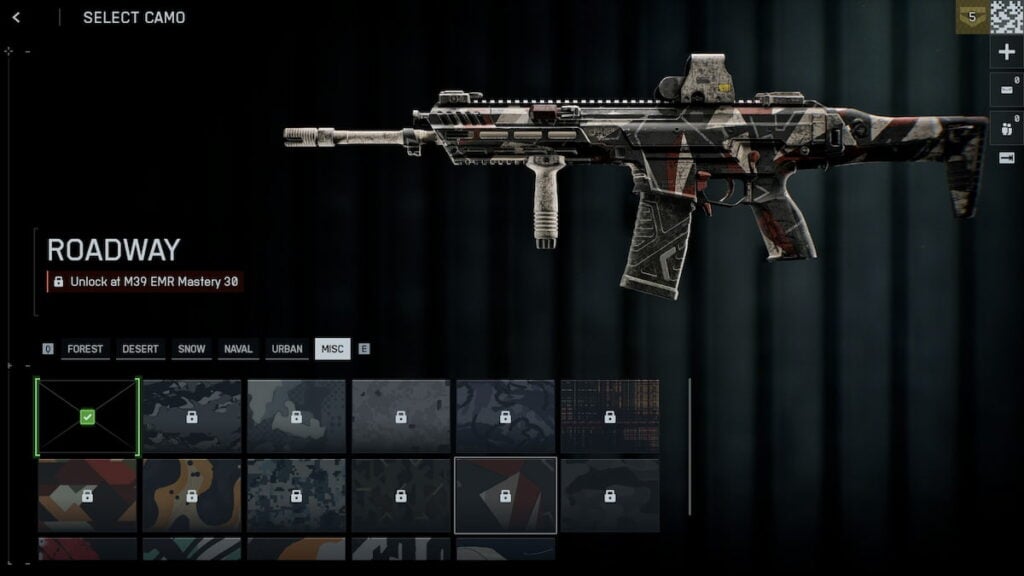Image resolution: width=1024 pixels, height=576 pixels.
Task: Open the player profile avatar
Action: [x=1006, y=17]
